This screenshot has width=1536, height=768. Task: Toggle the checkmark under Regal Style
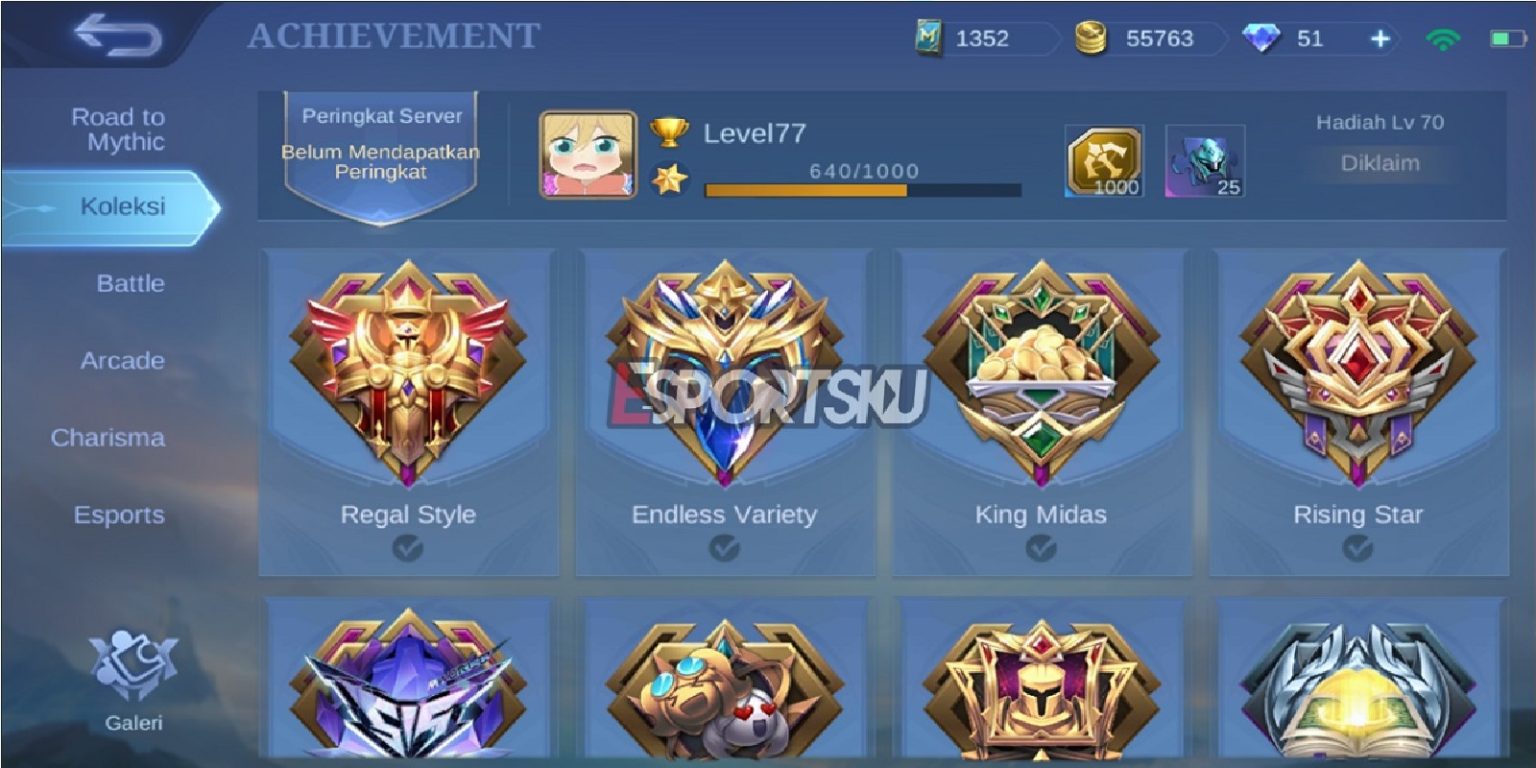point(409,548)
